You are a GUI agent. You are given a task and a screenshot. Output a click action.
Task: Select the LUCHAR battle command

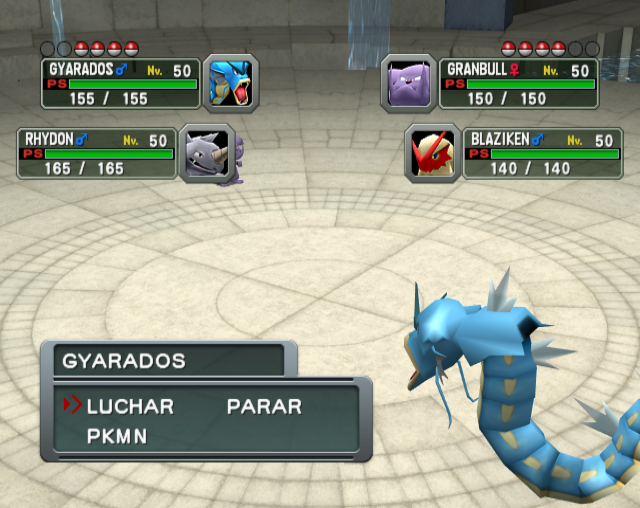tap(130, 407)
